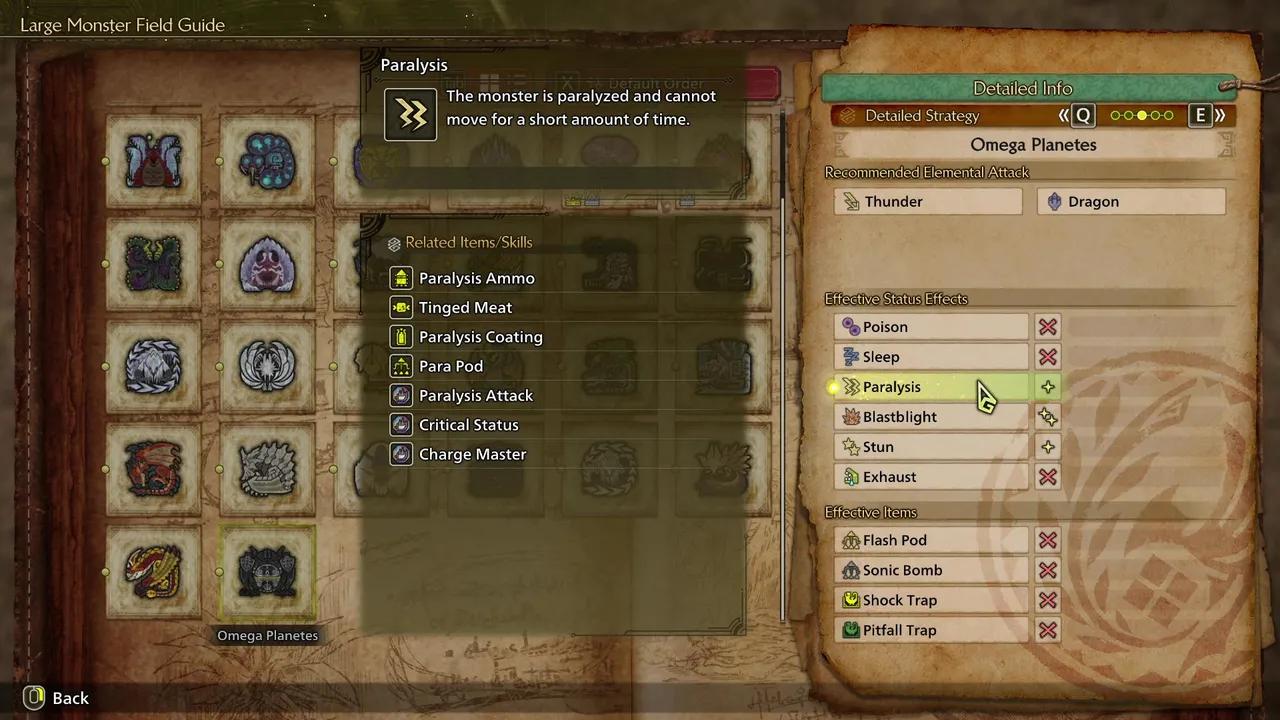
Task: Select the Pitfall Trap item row
Action: (930, 630)
